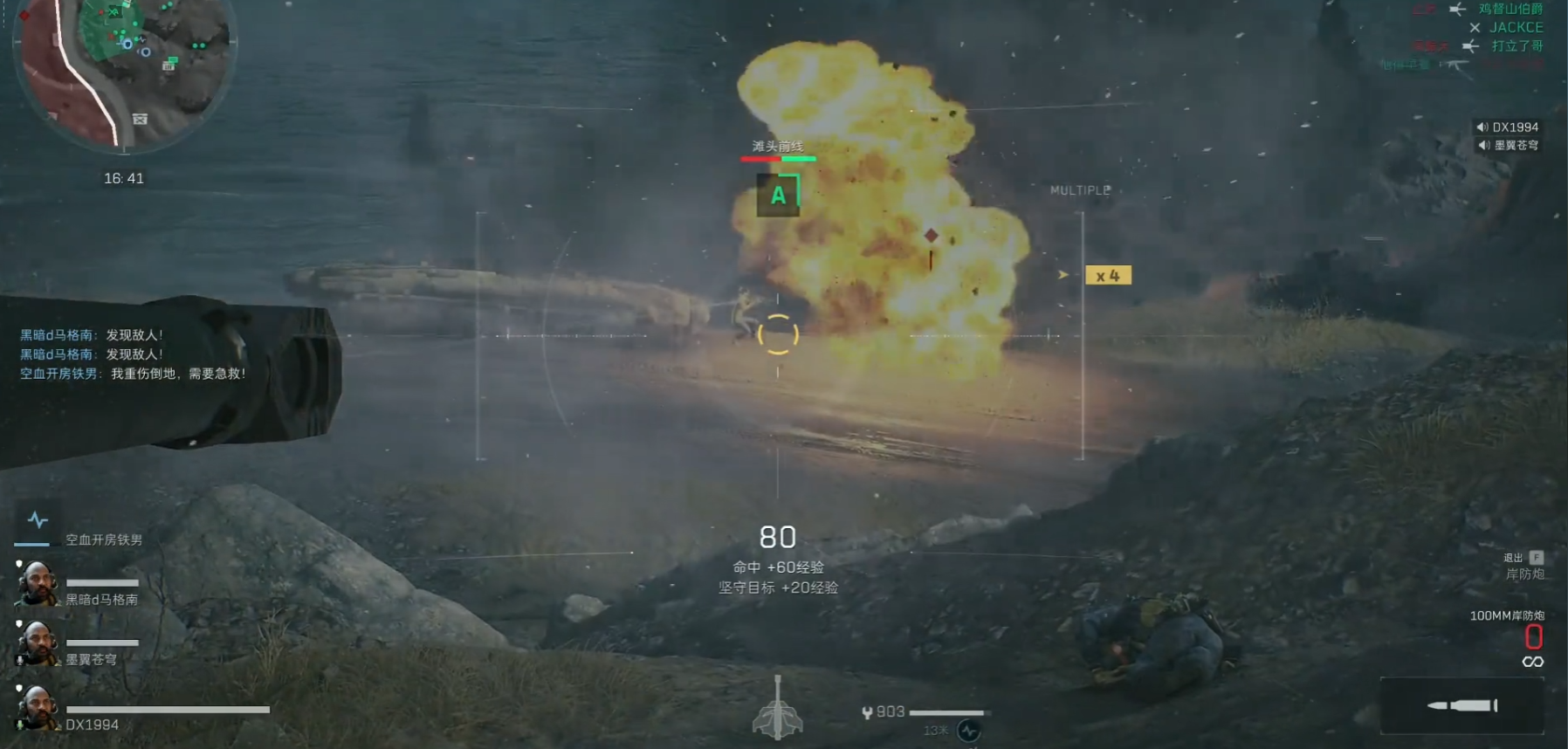Pick squad member DX1994's portrait
The height and width of the screenshot is (749, 1568).
(36, 707)
